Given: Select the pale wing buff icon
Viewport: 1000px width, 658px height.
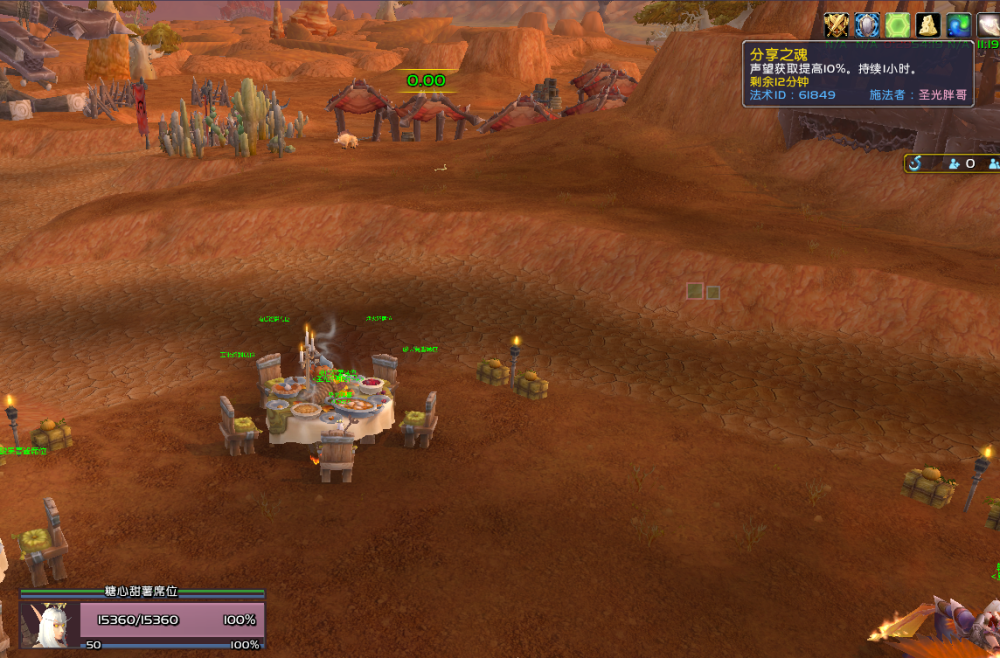Looking at the screenshot, I should (988, 25).
